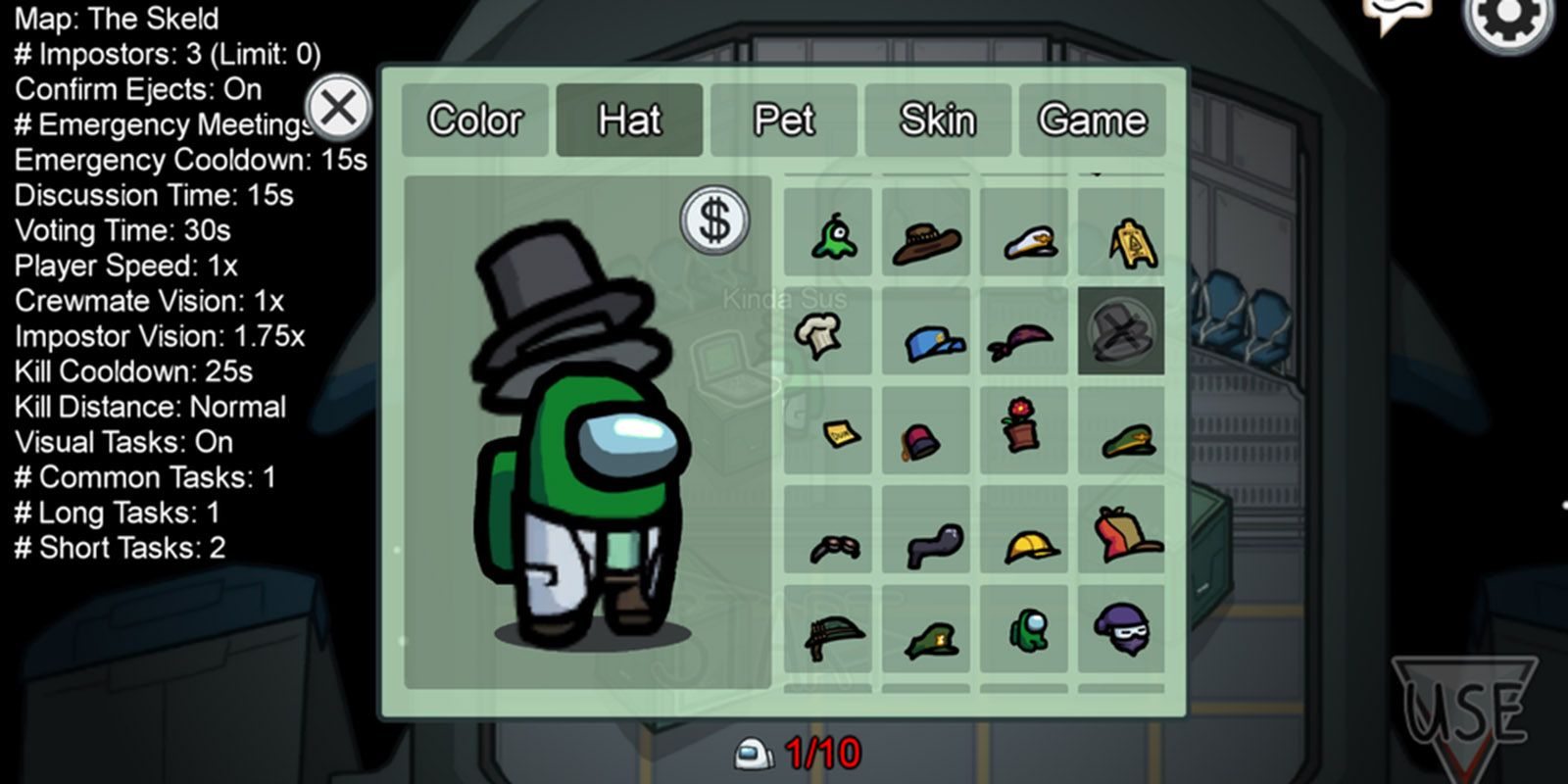1568x784 pixels.
Task: Switch to the Skin tab
Action: click(937, 120)
